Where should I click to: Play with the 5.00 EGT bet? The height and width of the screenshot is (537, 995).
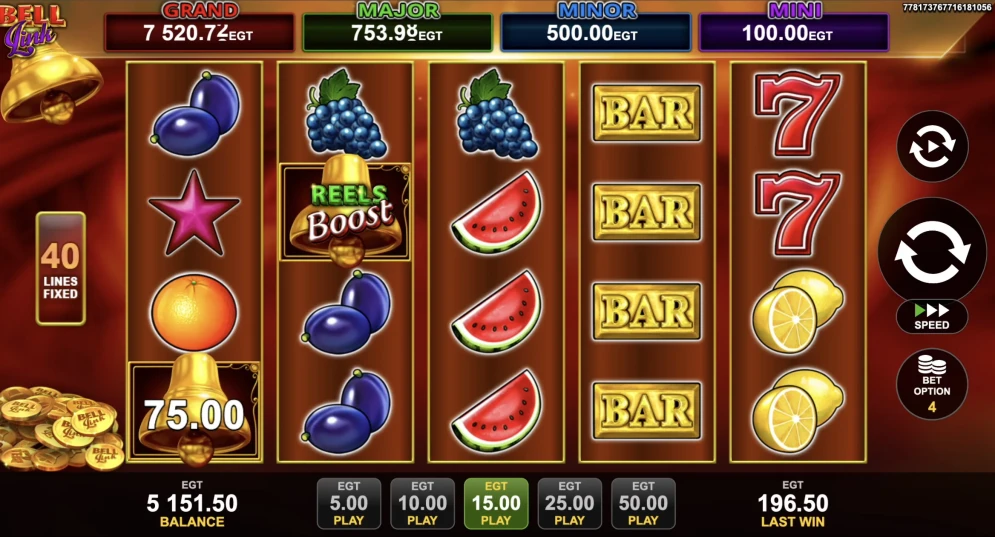point(348,503)
